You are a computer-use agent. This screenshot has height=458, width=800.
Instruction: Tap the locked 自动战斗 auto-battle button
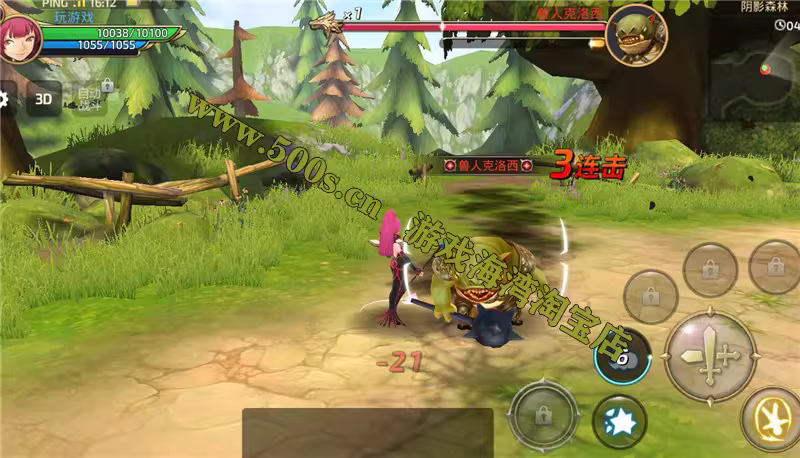point(92,97)
